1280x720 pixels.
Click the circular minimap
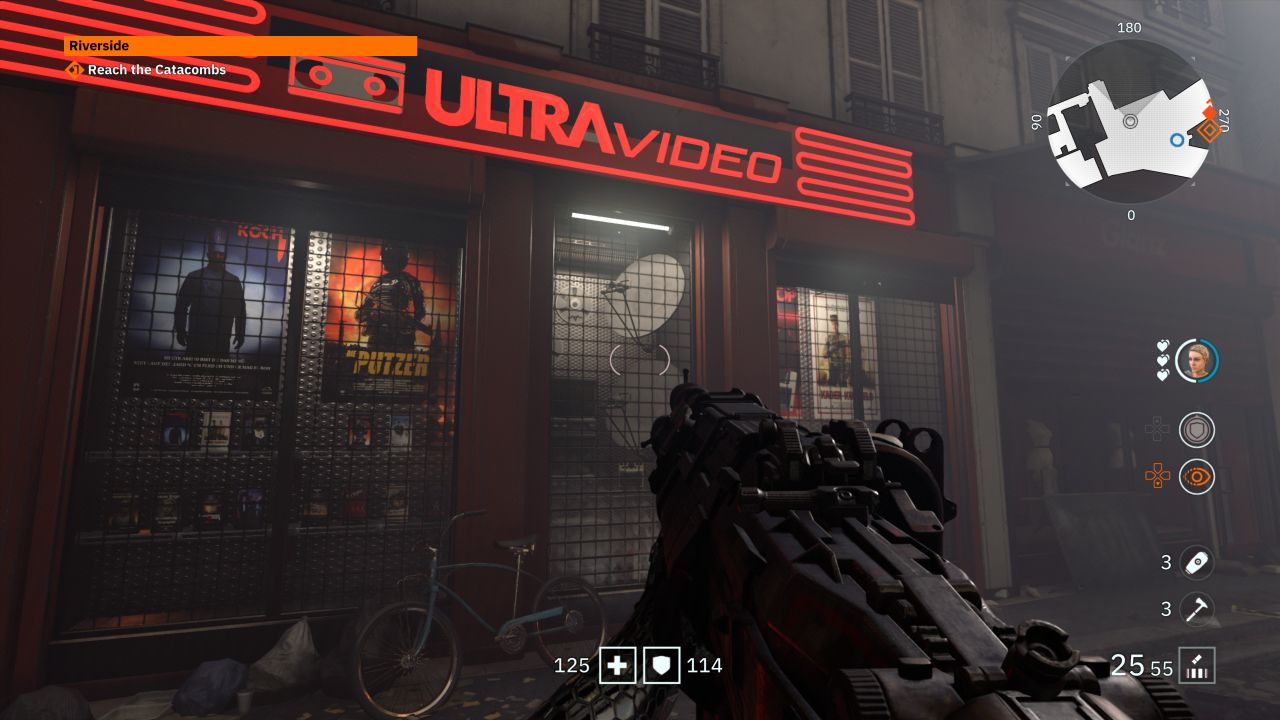point(1129,122)
